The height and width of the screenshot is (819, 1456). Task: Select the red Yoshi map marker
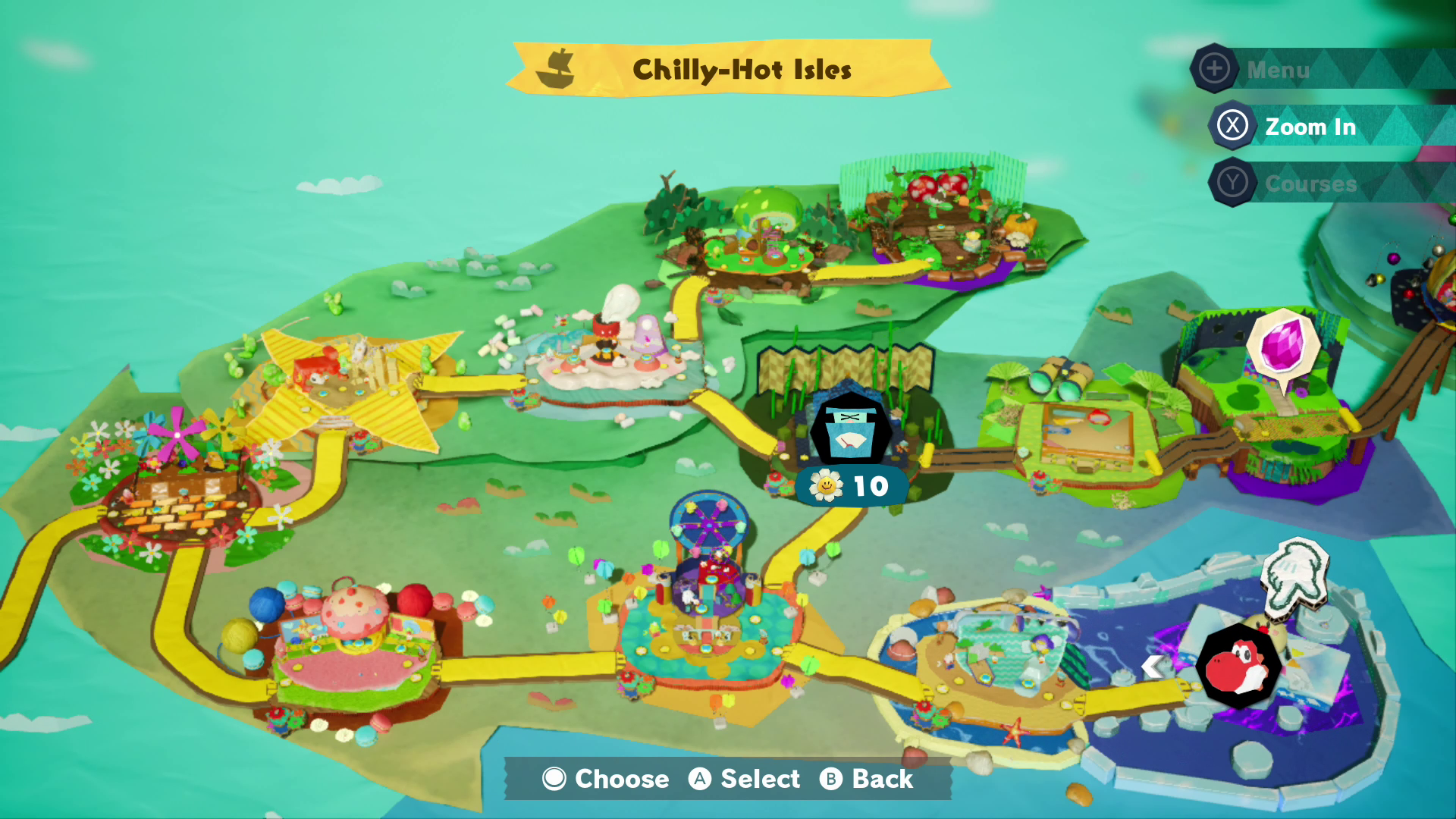click(1239, 666)
